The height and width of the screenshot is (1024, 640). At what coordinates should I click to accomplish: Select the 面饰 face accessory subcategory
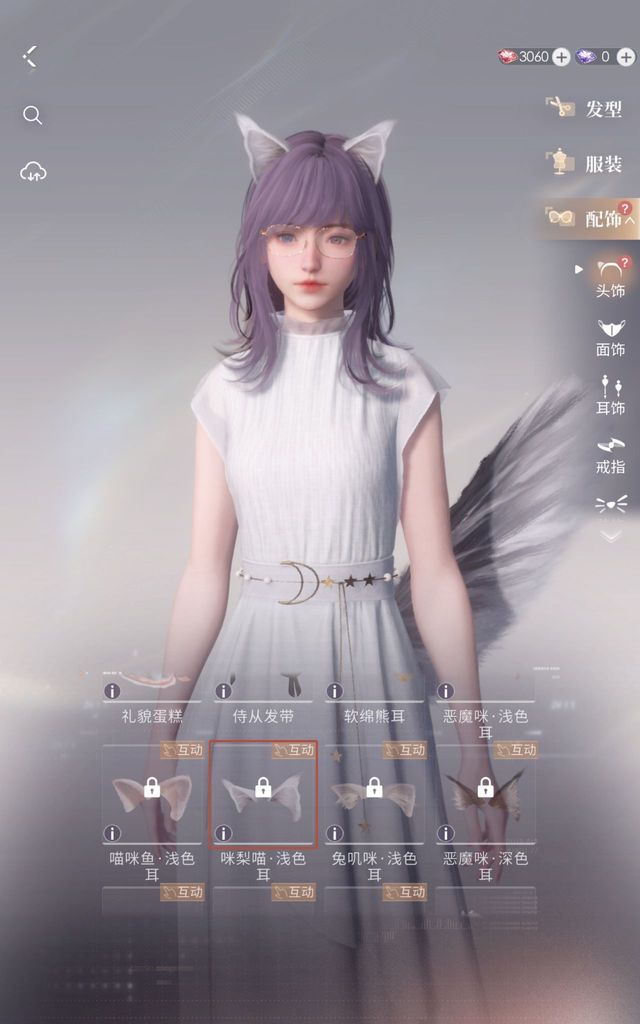pos(610,337)
